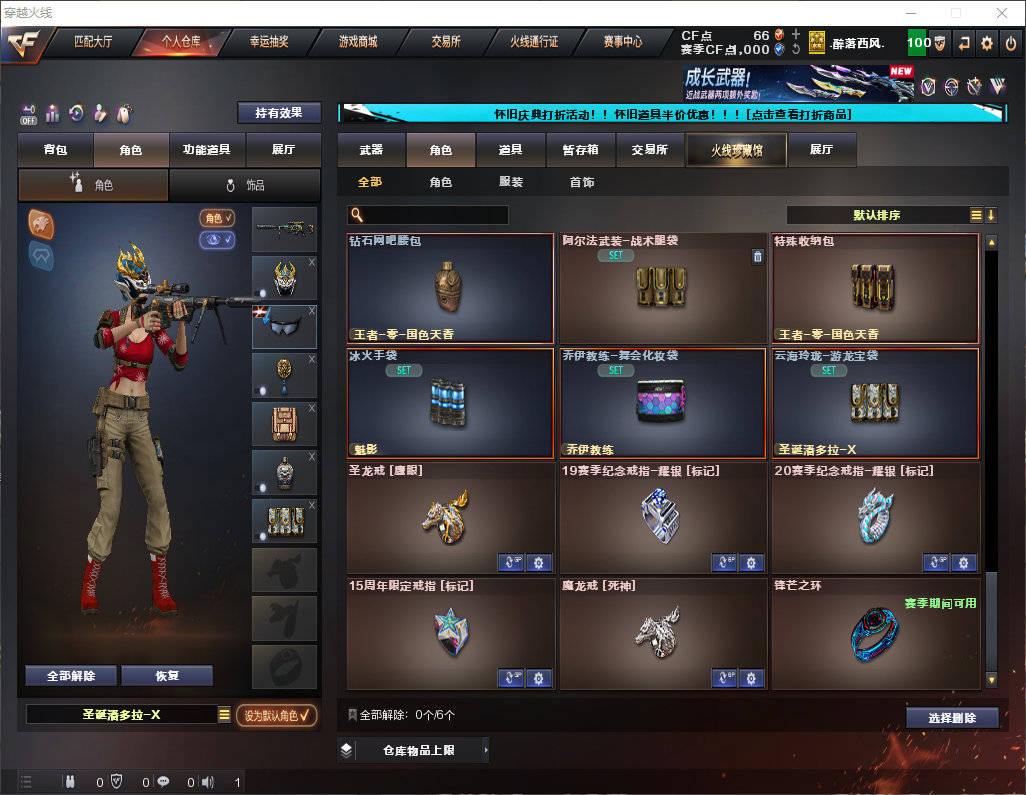
Task: Close the game window
Action: (x=1002, y=13)
